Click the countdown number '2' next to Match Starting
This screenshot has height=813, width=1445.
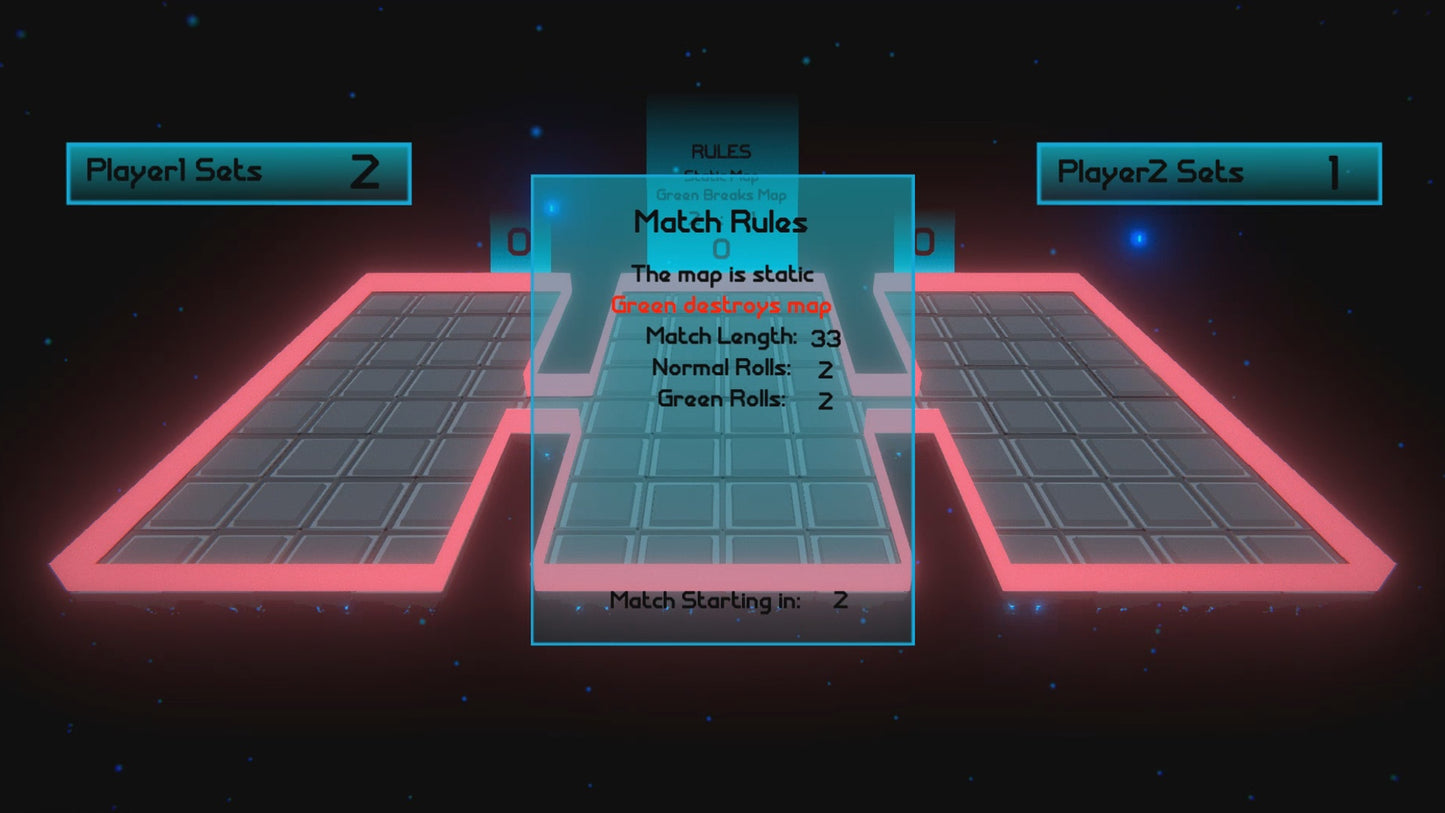point(839,600)
